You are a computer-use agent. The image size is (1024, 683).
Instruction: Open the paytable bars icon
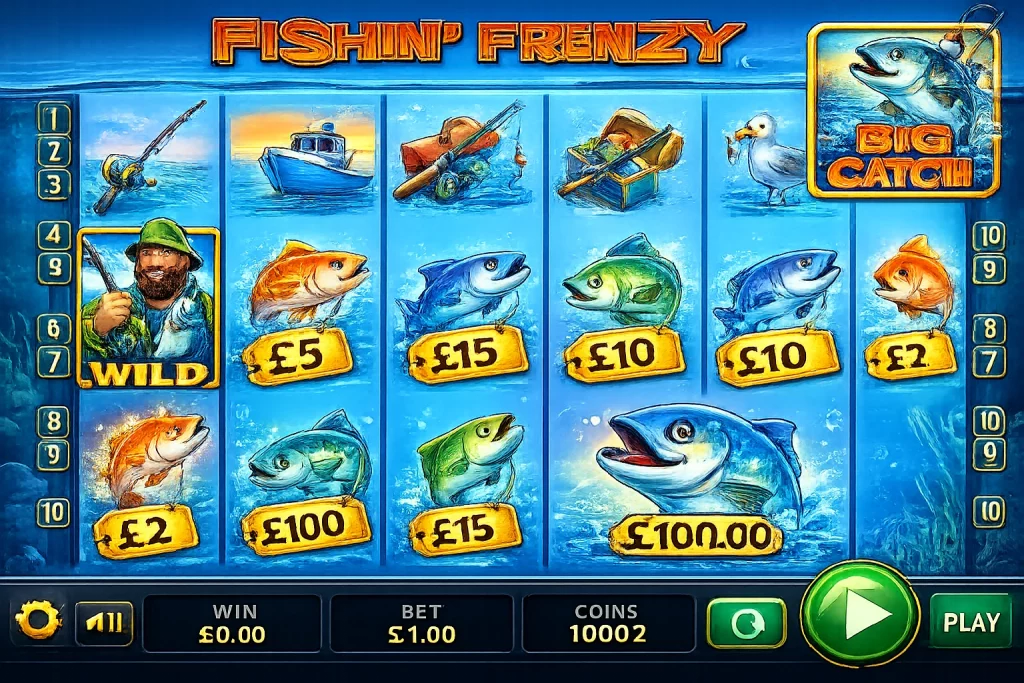pos(104,623)
